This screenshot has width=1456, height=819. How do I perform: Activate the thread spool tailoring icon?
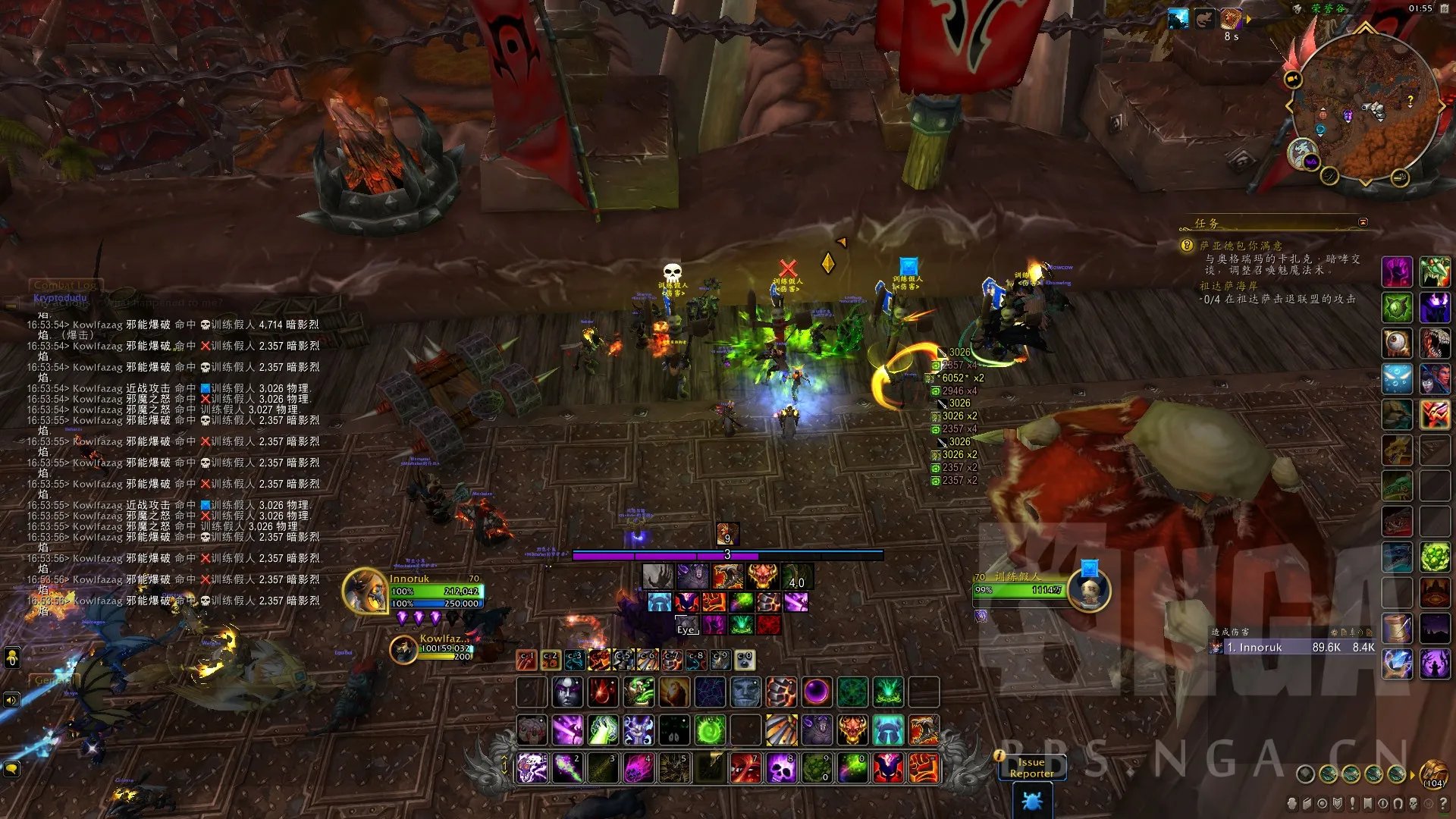pyautogui.click(x=1396, y=628)
